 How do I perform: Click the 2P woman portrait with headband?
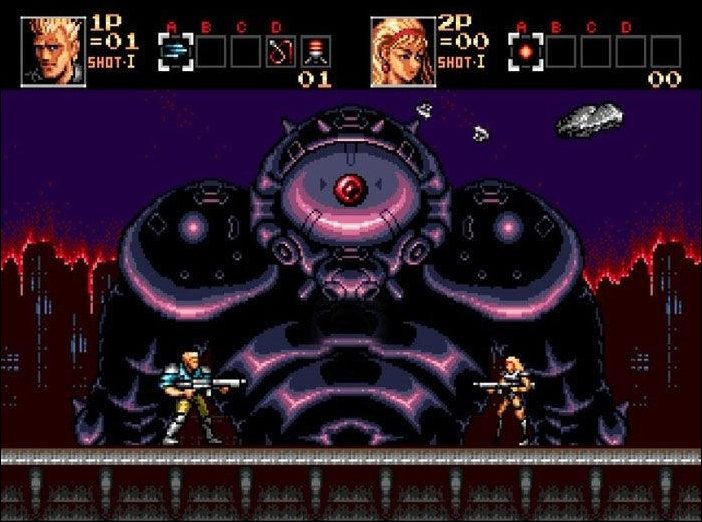(402, 50)
